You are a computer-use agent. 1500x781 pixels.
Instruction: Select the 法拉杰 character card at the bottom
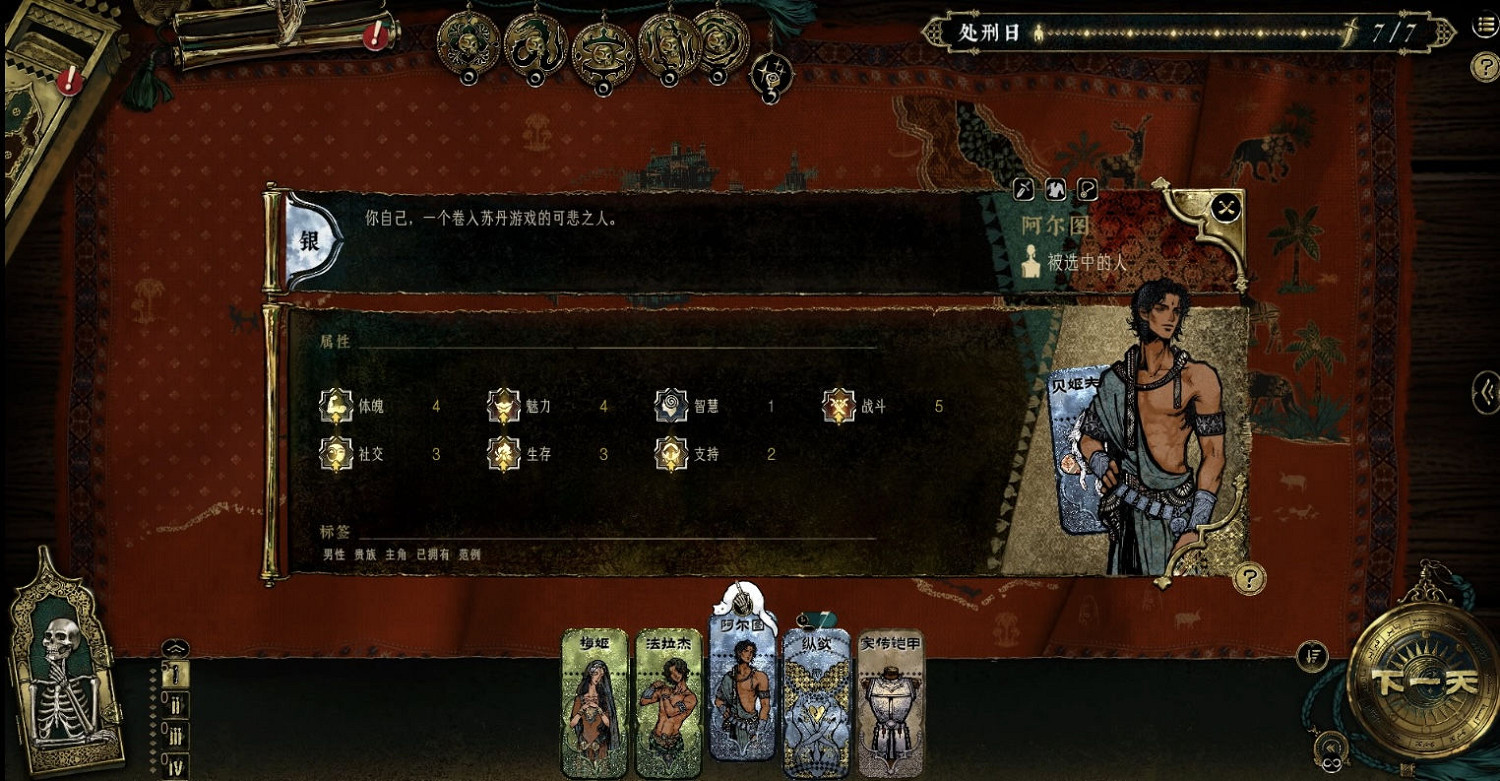668,700
